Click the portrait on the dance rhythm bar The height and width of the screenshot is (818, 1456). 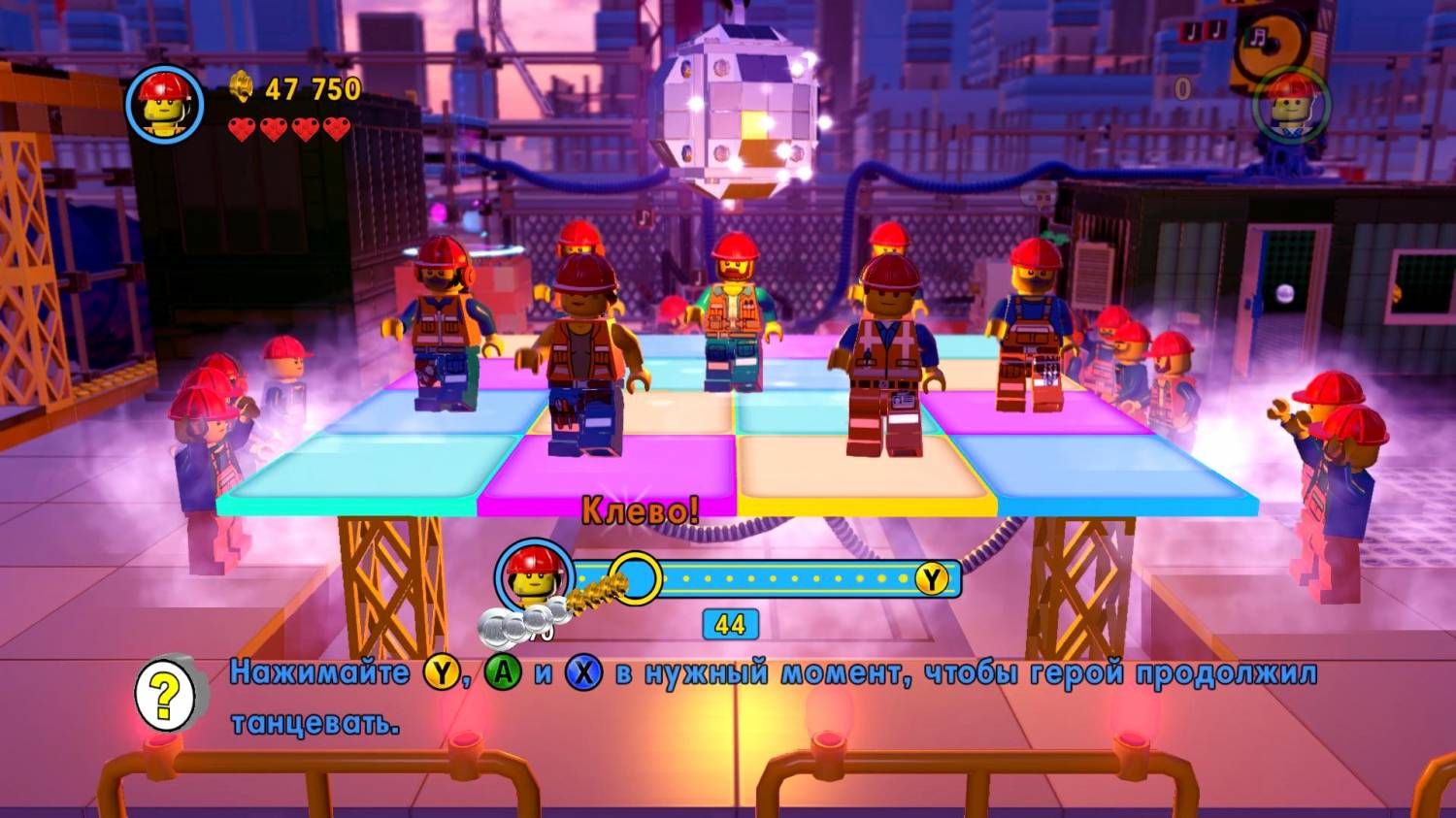coord(533,576)
